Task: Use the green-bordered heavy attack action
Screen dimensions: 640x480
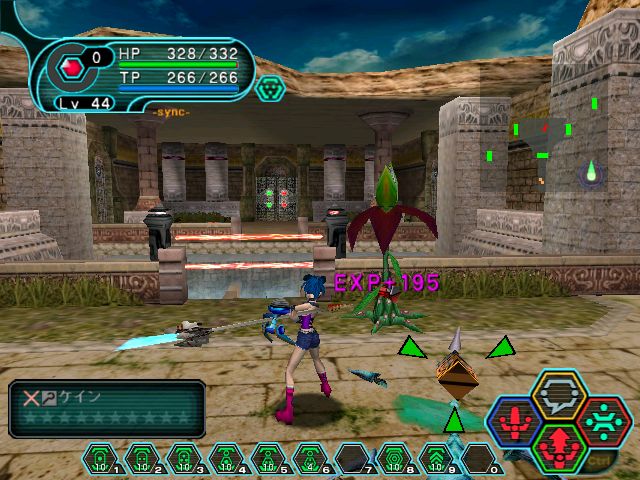Action: (559, 446)
